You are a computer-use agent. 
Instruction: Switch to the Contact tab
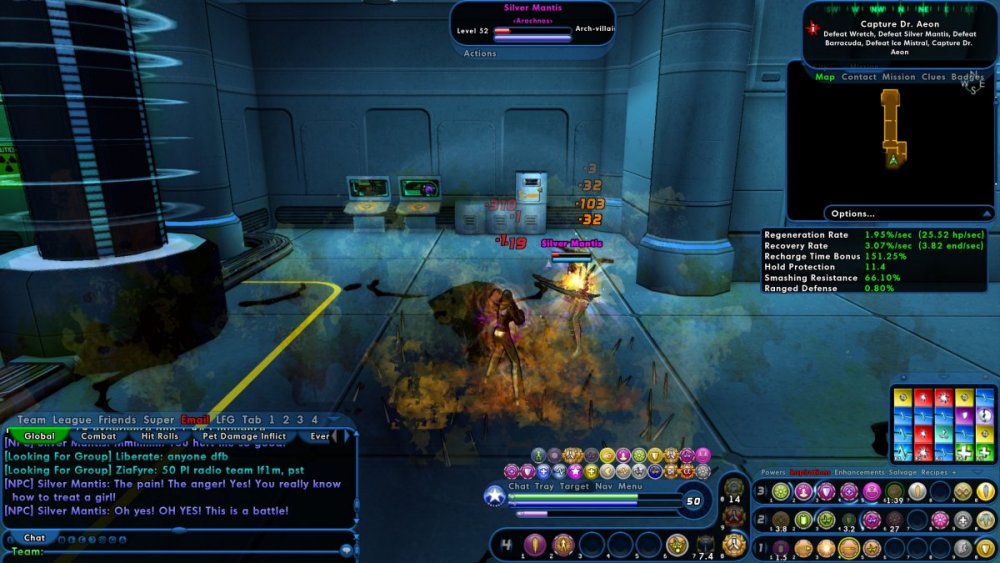tap(859, 77)
